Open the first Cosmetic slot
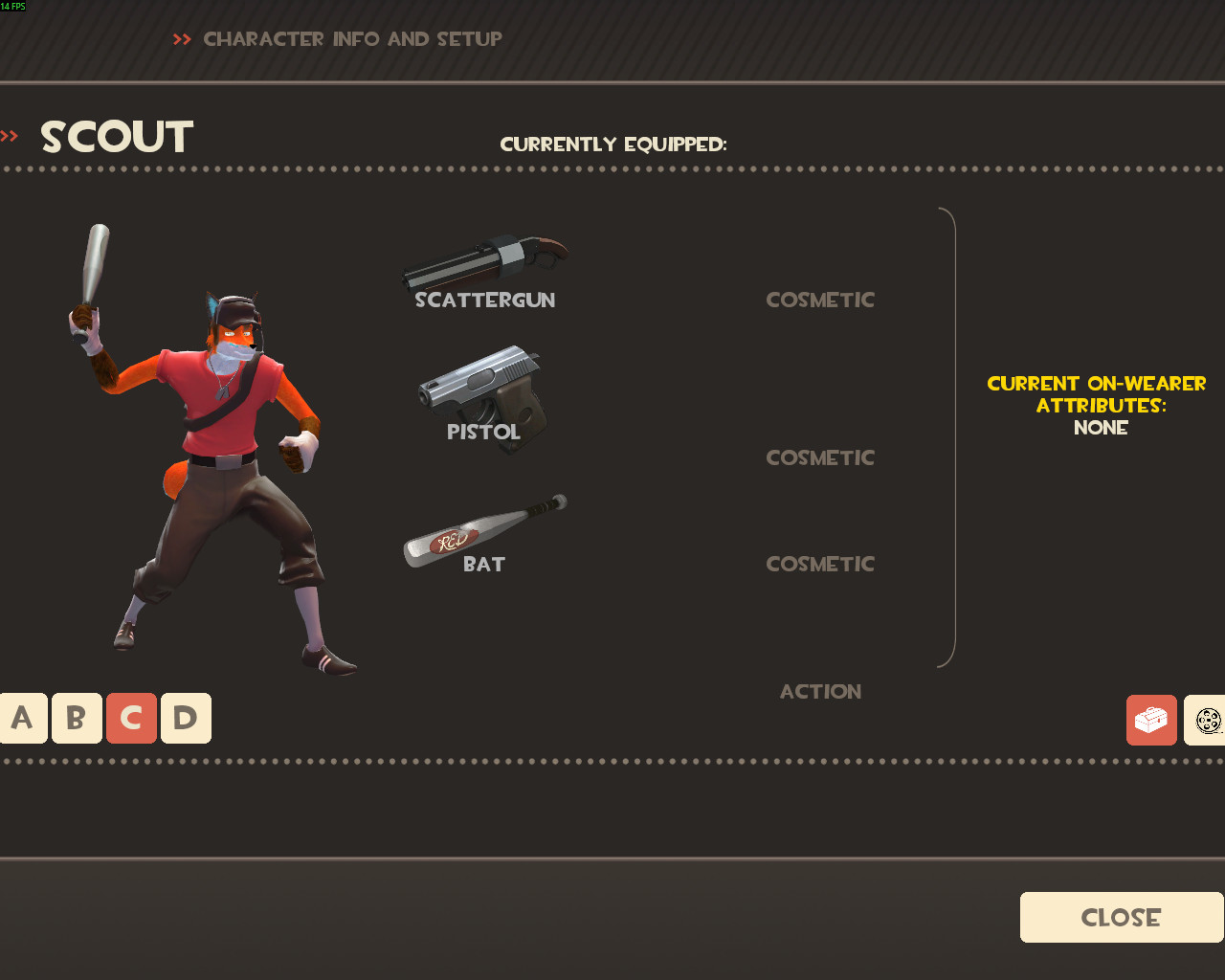Image resolution: width=1225 pixels, height=980 pixels. (x=819, y=300)
